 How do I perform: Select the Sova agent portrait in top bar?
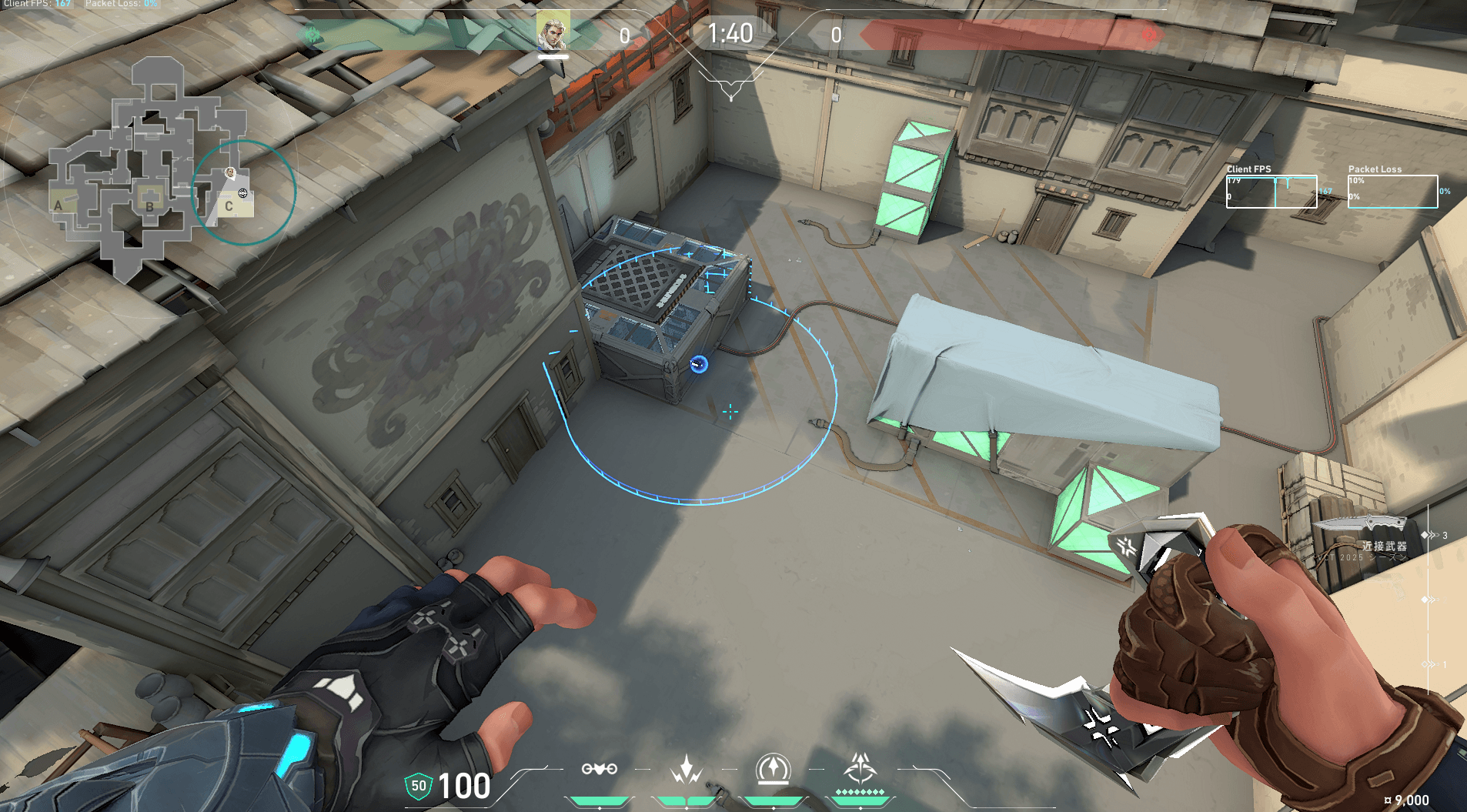[553, 32]
